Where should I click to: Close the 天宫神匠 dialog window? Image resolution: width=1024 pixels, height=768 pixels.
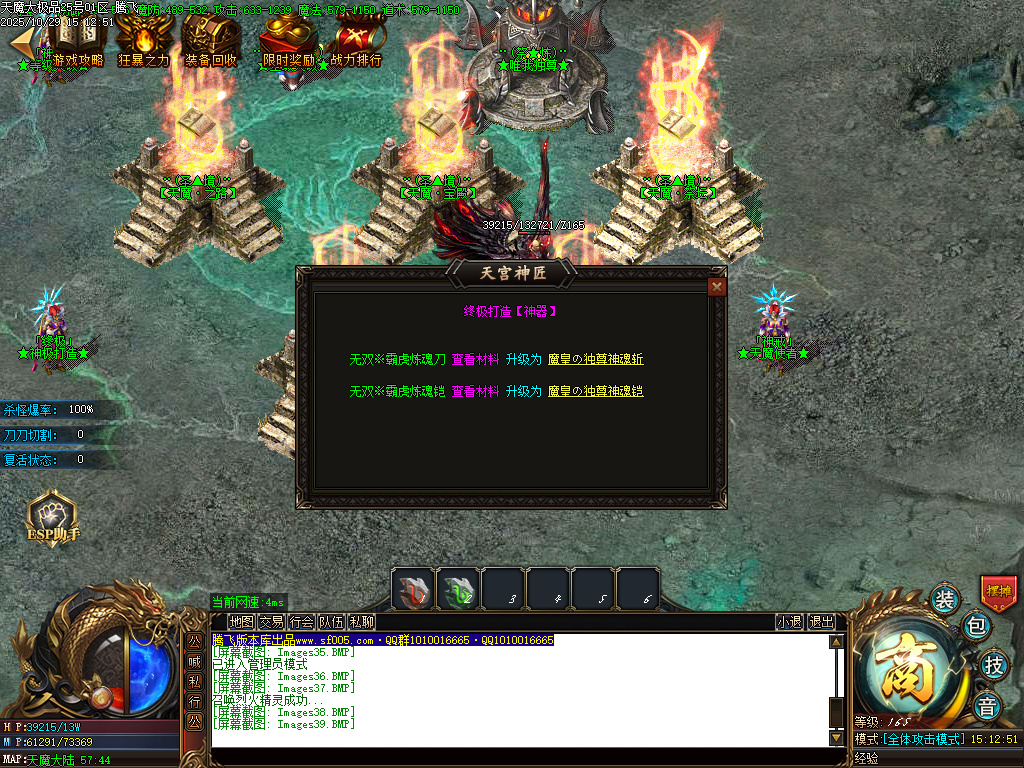pos(716,287)
